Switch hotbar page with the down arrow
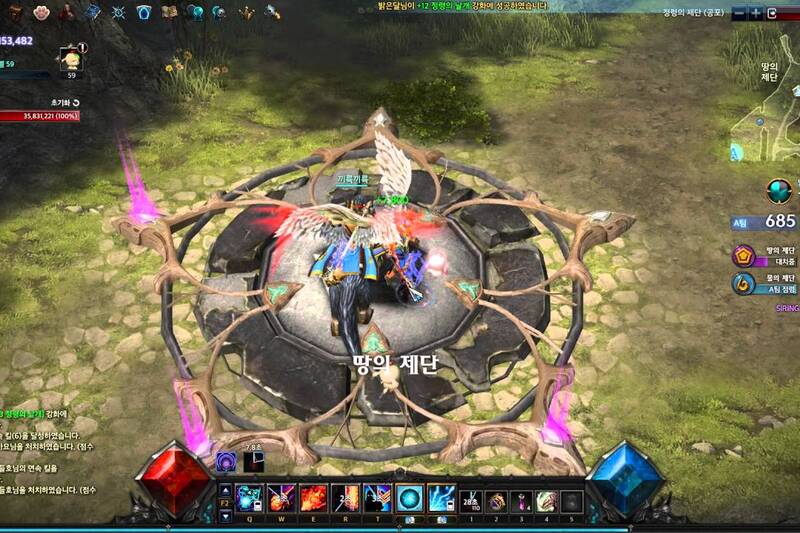The width and height of the screenshot is (800, 533). pos(225,516)
